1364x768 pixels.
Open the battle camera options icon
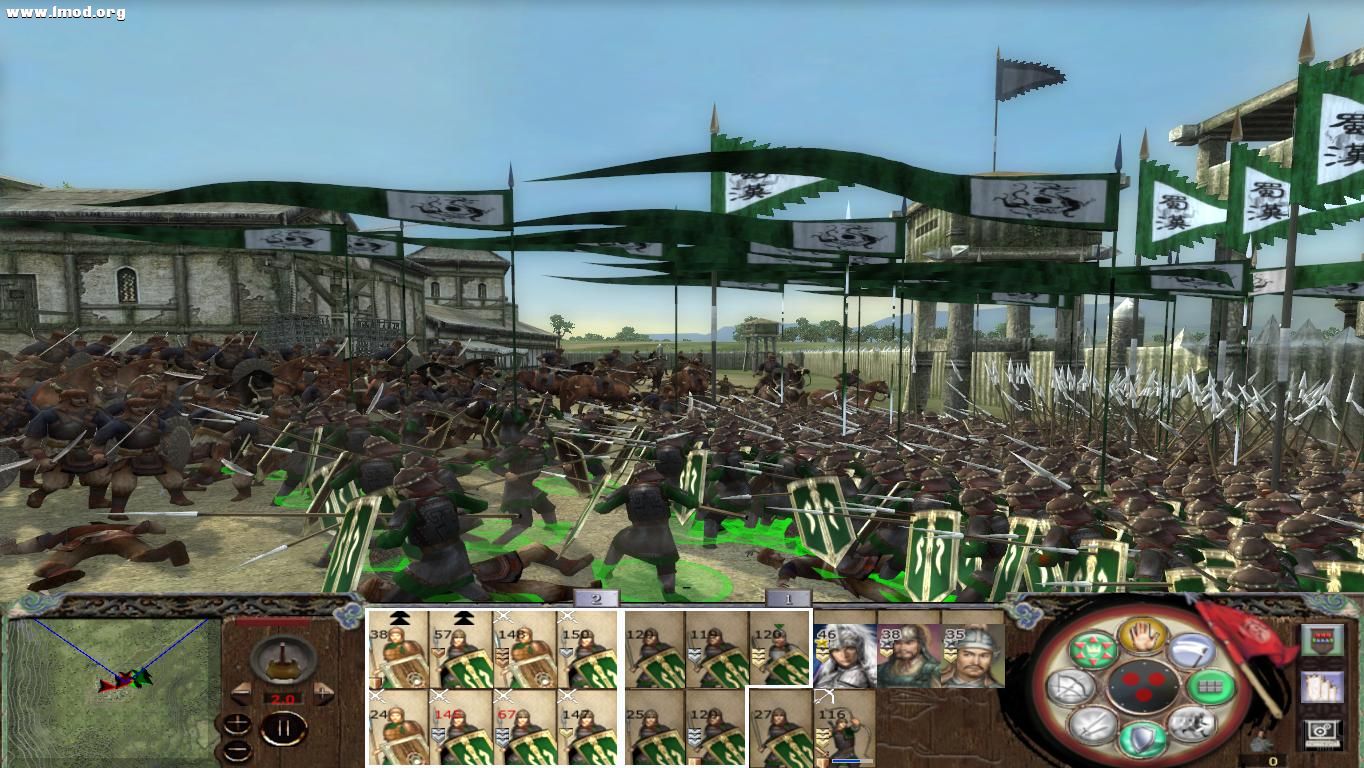tap(1323, 730)
